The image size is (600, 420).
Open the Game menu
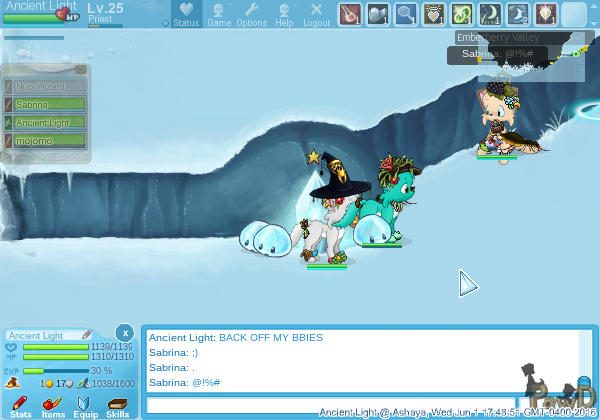point(219,14)
